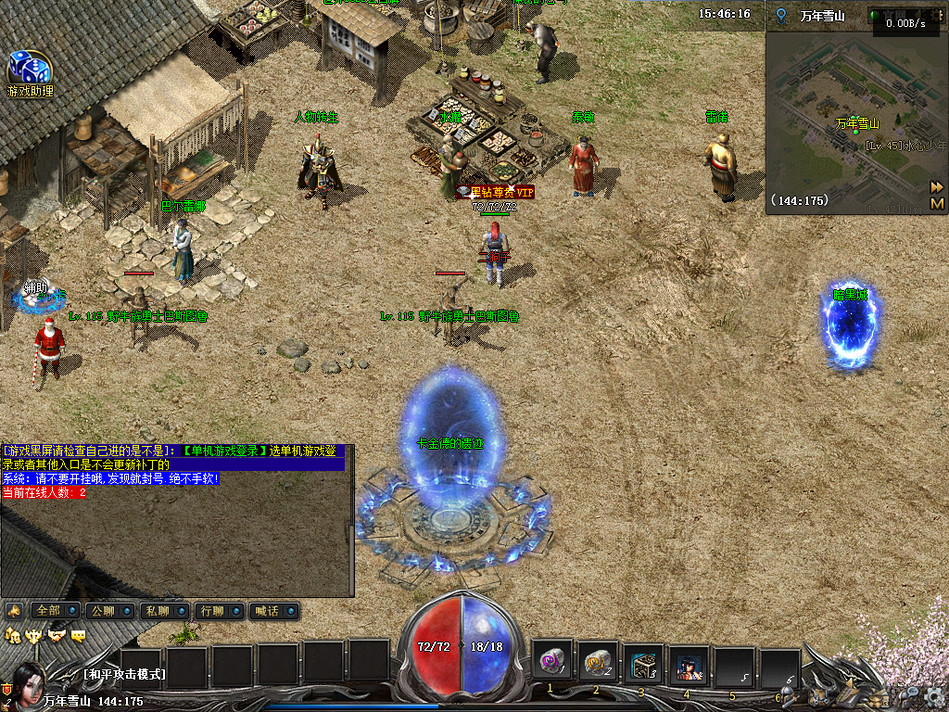Viewport: 949px width, 712px height.
Task: Click the horn icon left of chat tabs
Action: click(x=14, y=610)
